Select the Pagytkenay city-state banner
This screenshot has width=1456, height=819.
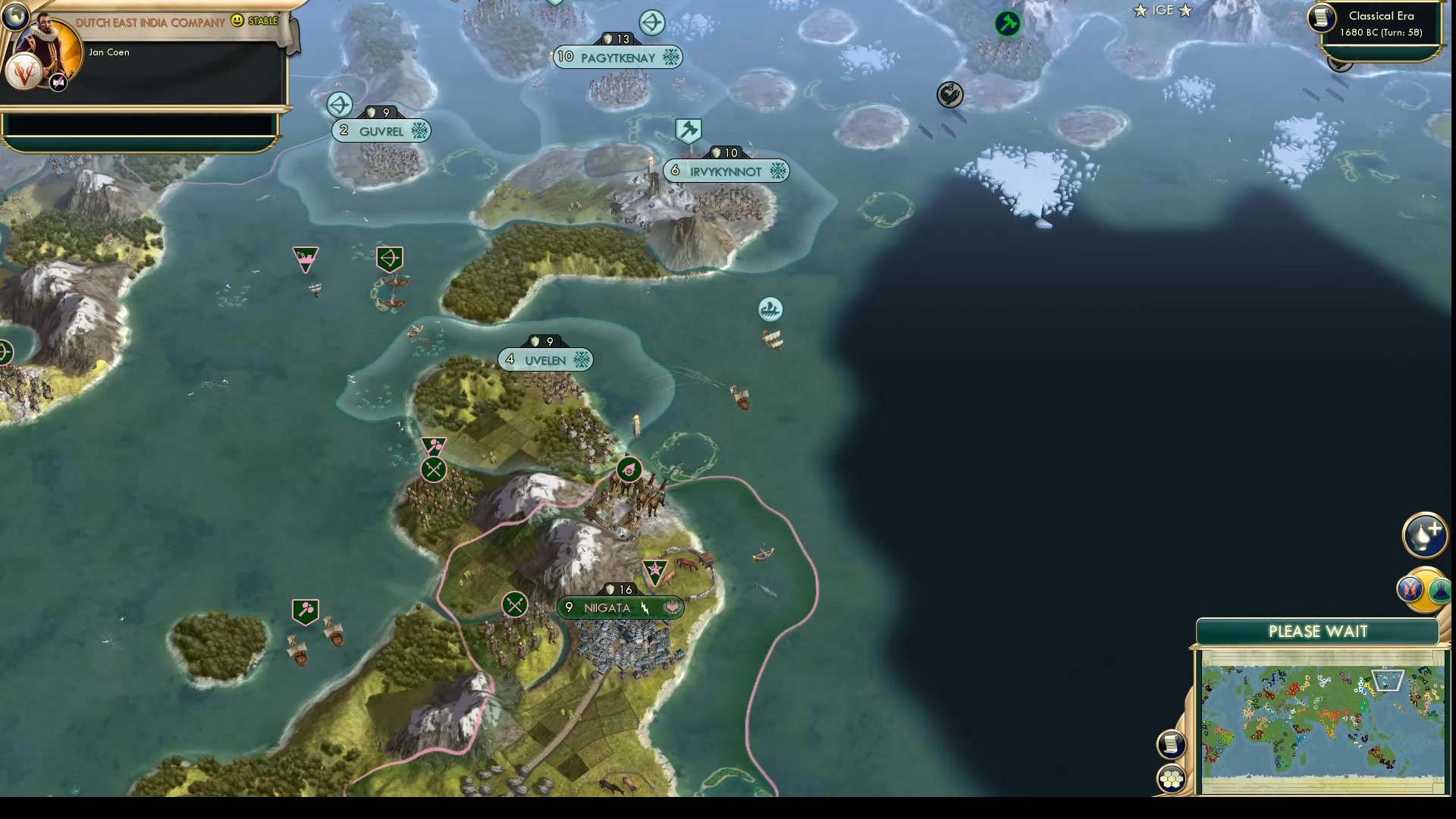(618, 56)
